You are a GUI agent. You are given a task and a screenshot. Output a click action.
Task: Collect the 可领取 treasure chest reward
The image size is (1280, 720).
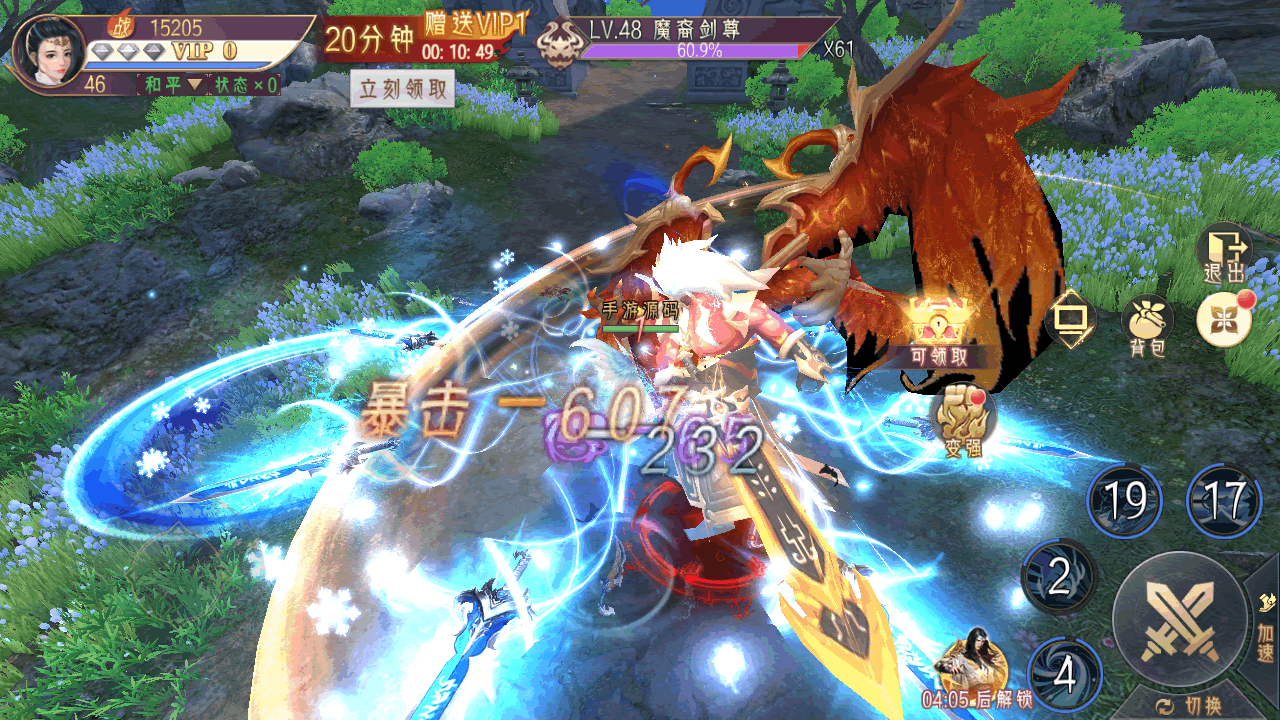[938, 330]
